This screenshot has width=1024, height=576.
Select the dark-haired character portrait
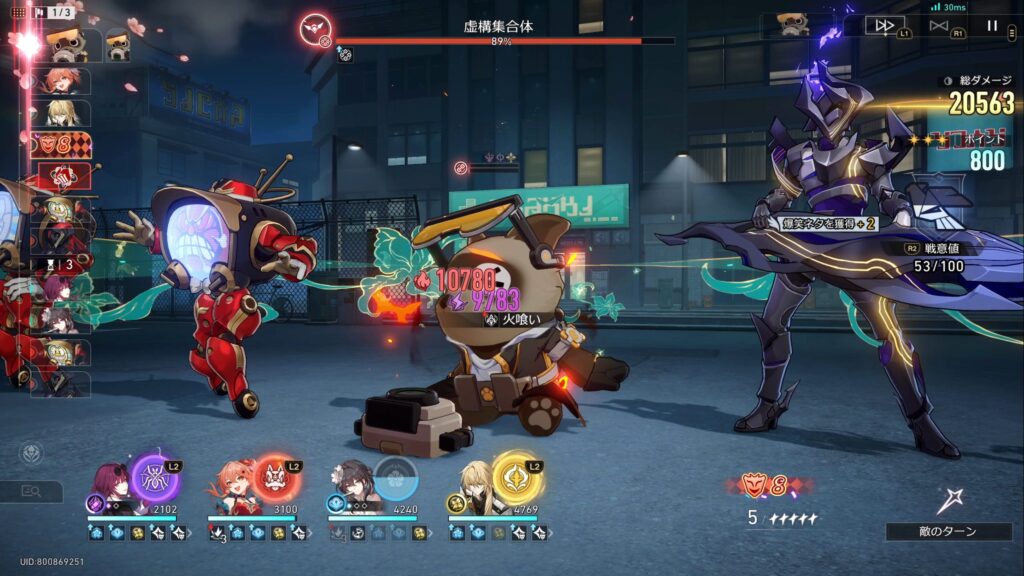(353, 482)
